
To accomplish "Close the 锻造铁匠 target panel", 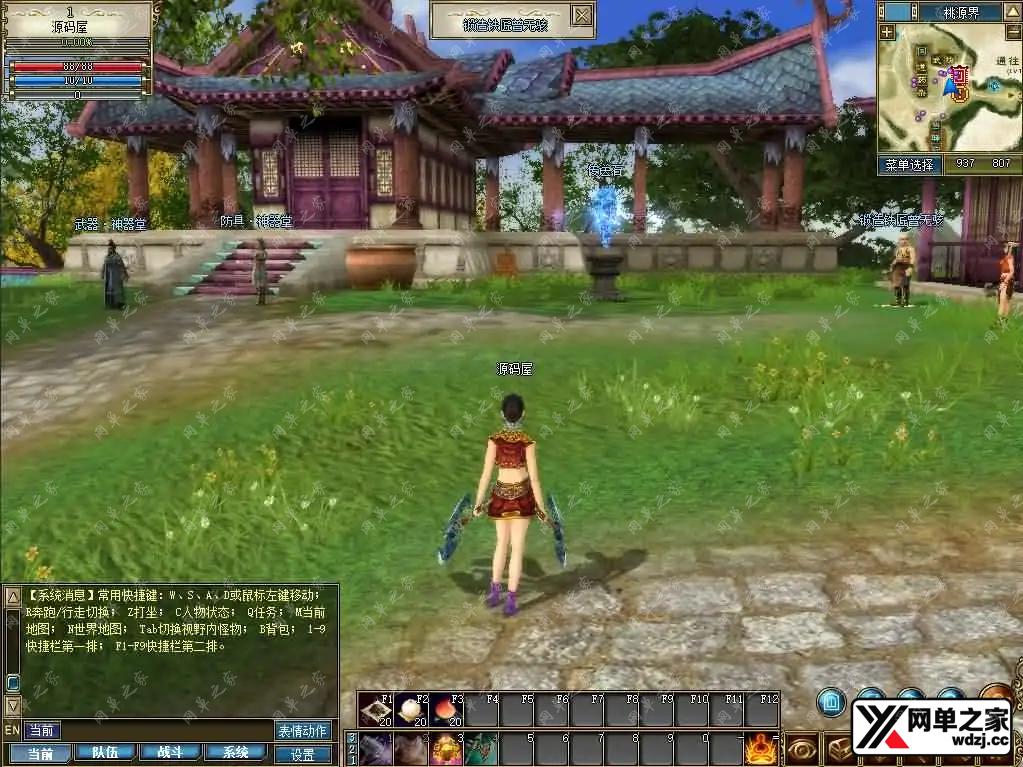I will pyautogui.click(x=582, y=16).
